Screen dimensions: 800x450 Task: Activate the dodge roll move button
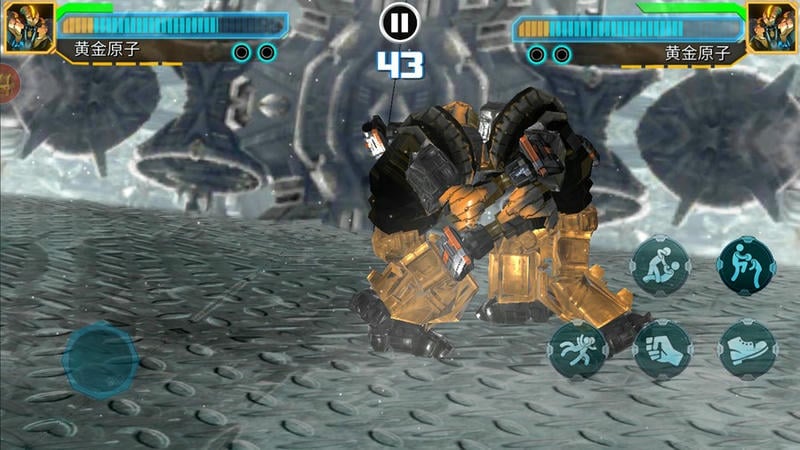(x=577, y=350)
